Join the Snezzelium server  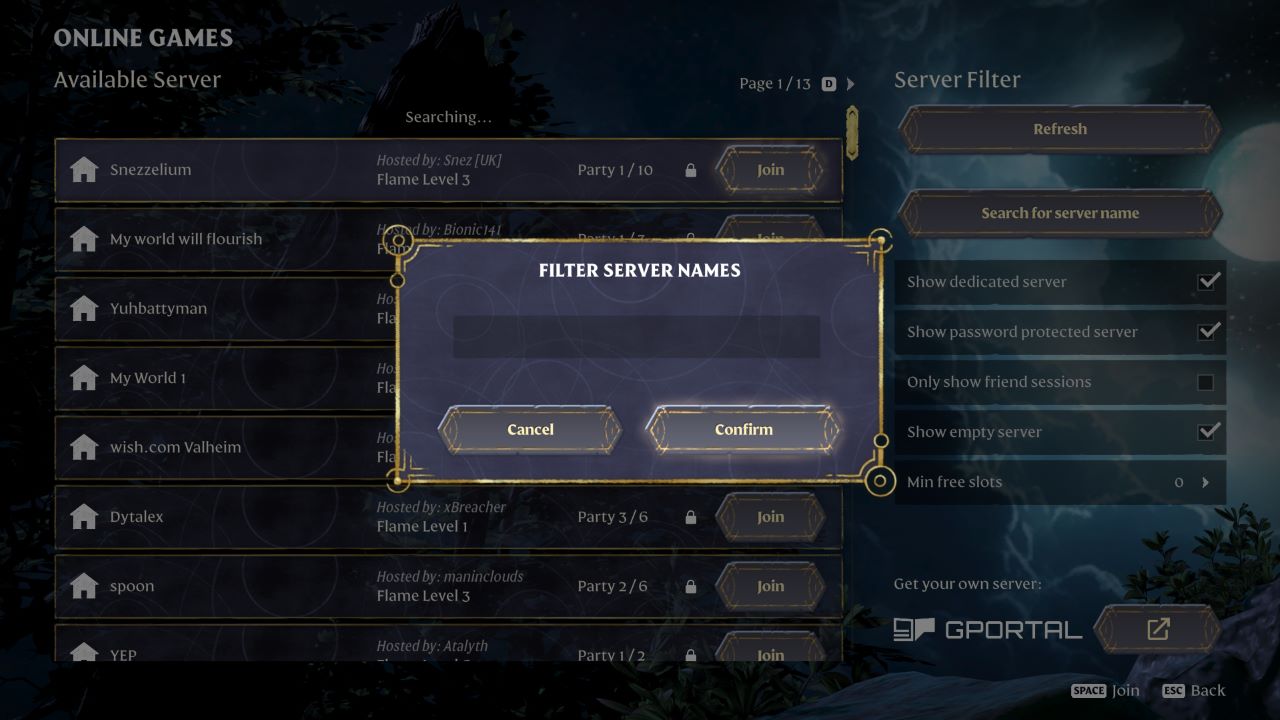click(x=770, y=170)
